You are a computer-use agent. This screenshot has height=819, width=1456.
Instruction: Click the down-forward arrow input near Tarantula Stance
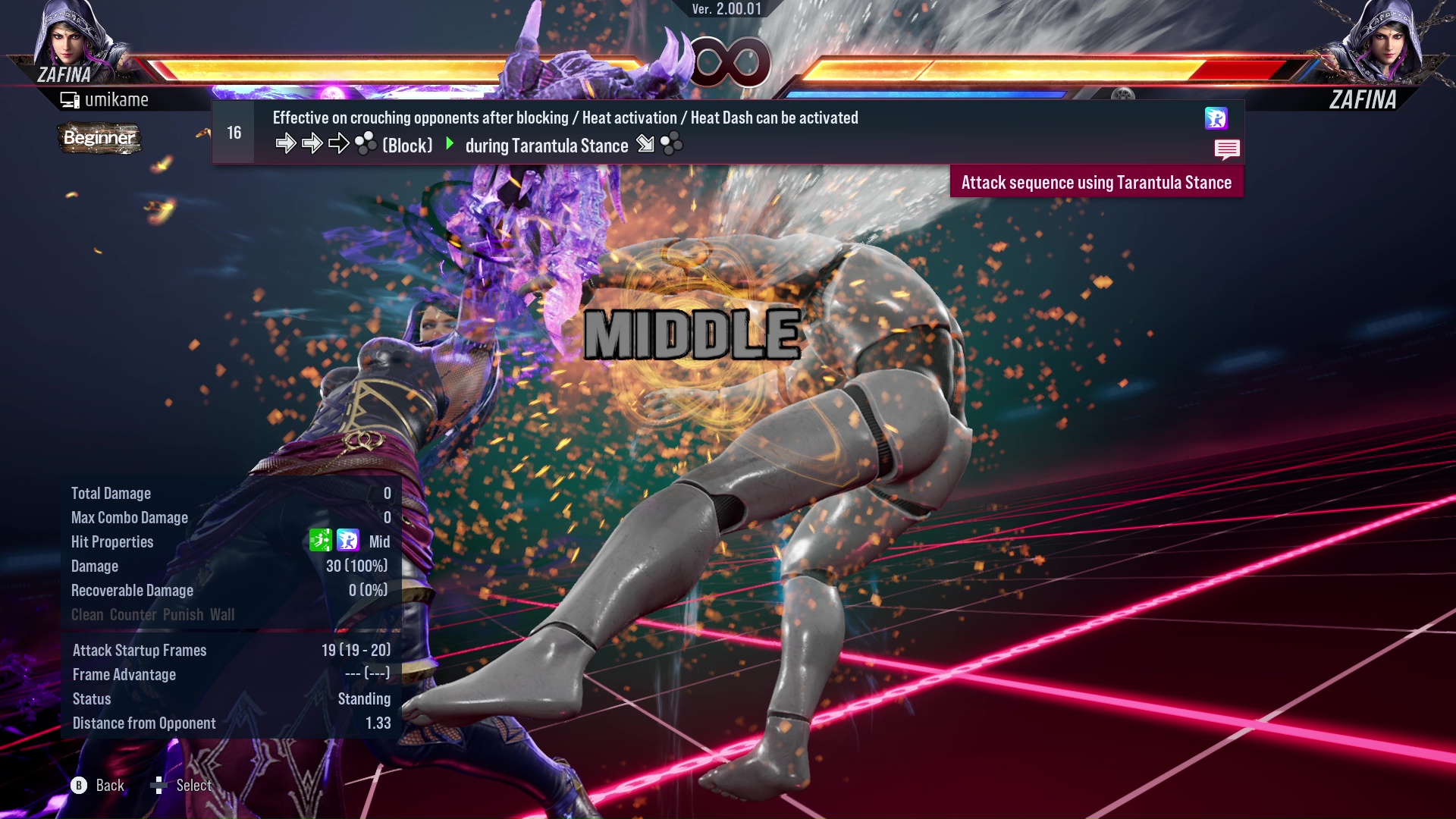point(644,143)
